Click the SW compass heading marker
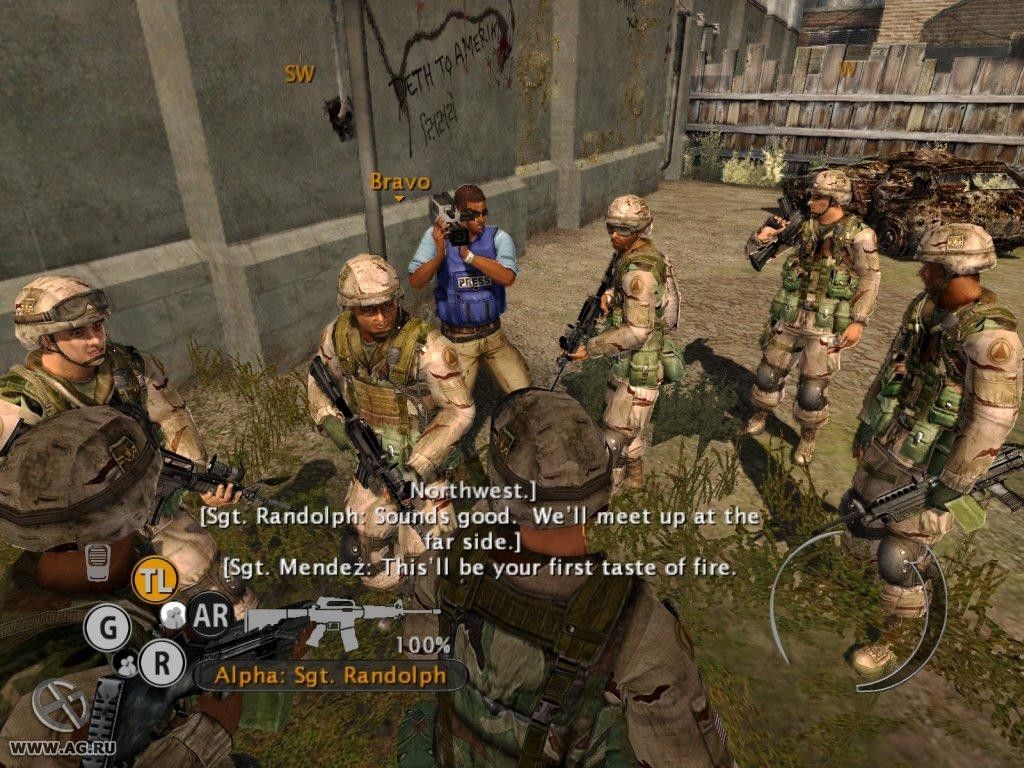 (299, 73)
